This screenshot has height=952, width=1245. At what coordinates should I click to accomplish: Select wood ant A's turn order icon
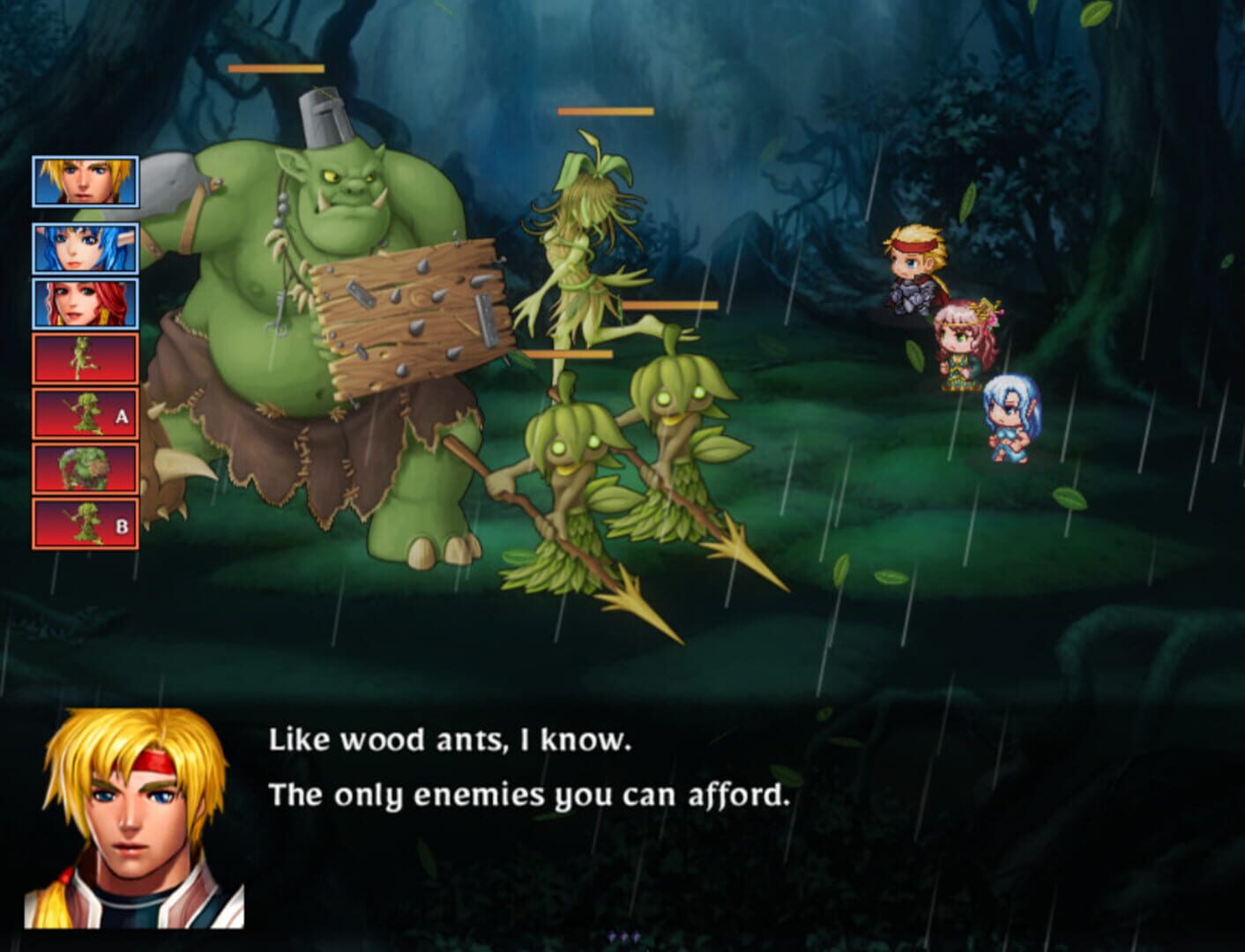85,414
